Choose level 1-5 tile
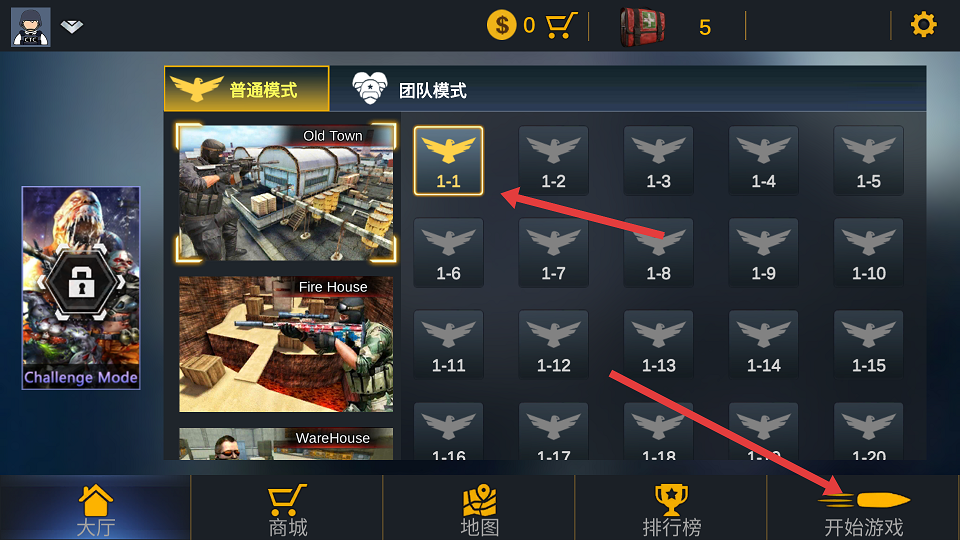960x540 pixels. point(868,160)
